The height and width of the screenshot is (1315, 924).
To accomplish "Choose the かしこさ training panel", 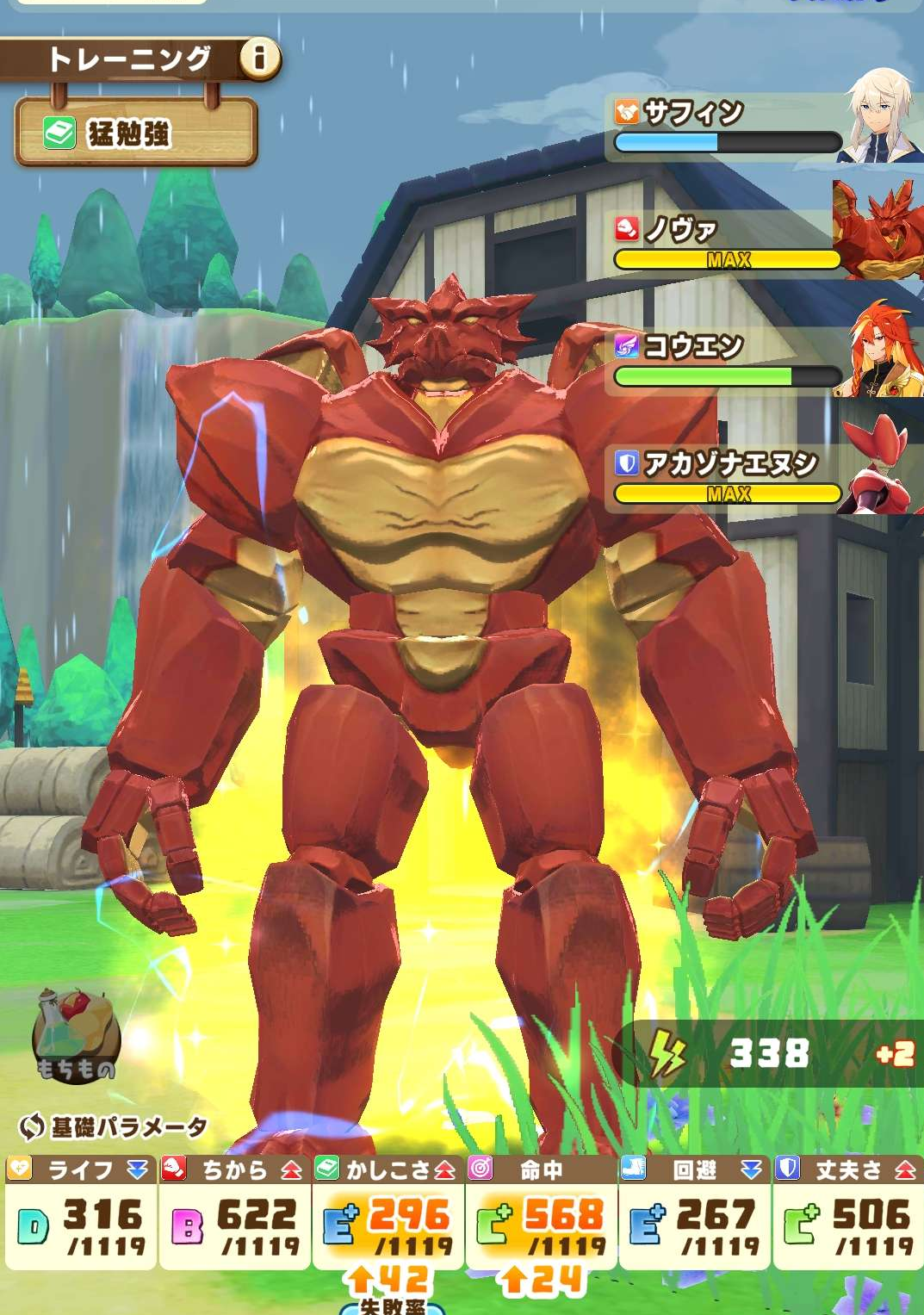I will 388,1213.
